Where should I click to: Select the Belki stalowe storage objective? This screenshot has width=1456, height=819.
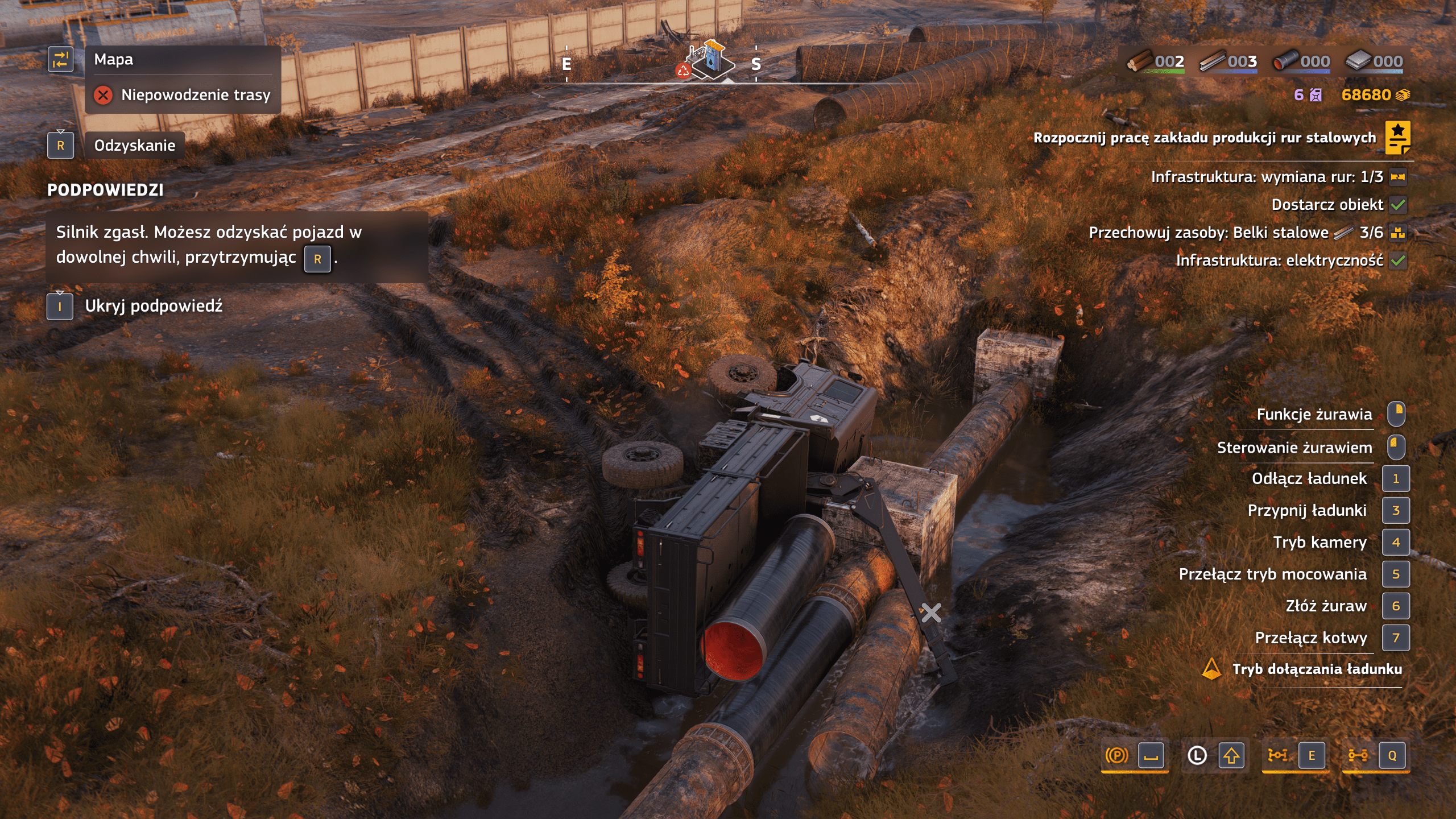(x=1235, y=233)
